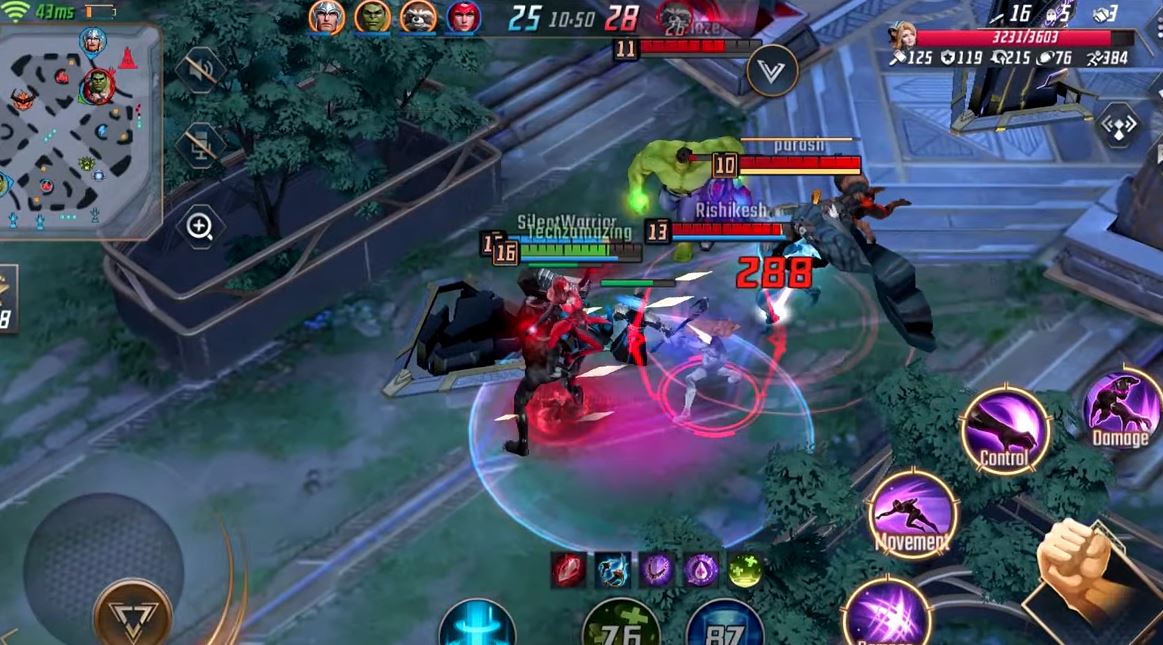
Task: Toggle the muted microphone button
Action: click(199, 147)
